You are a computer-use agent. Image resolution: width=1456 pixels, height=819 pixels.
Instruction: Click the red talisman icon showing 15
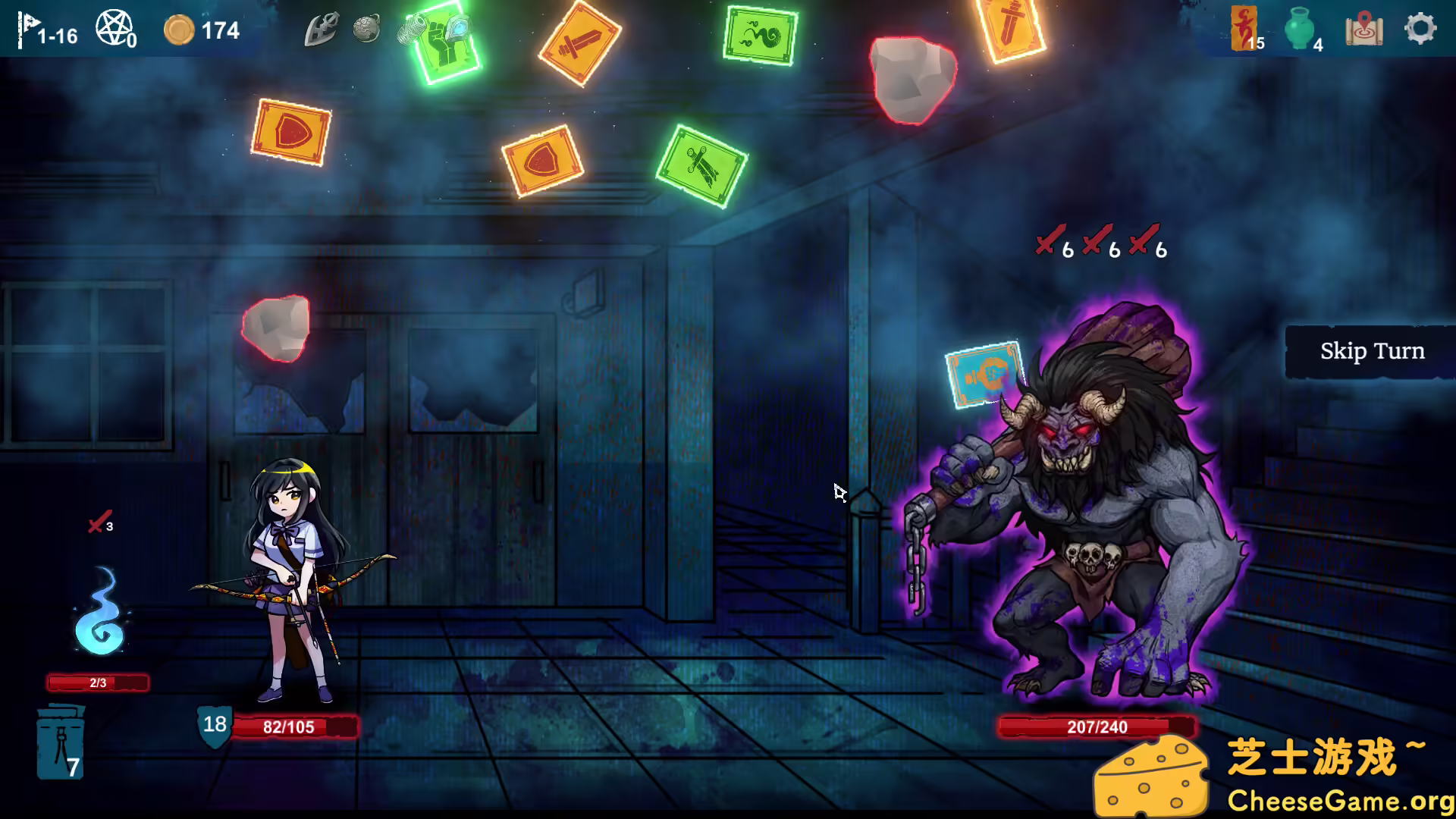pyautogui.click(x=1241, y=28)
